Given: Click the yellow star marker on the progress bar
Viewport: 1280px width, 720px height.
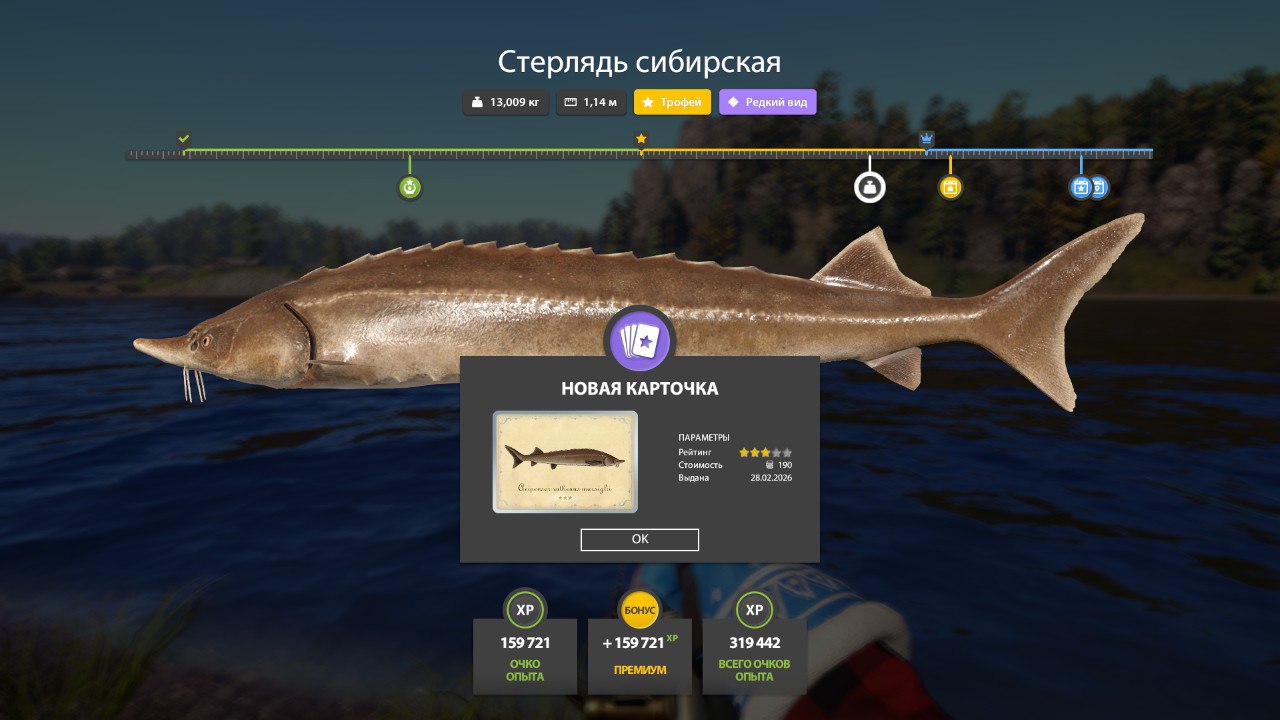Looking at the screenshot, I should coord(639,139).
